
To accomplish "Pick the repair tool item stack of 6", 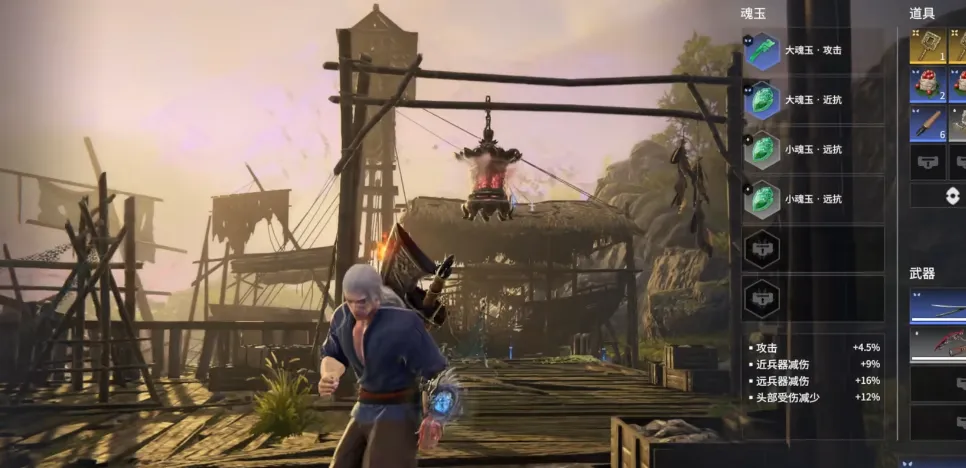I will tap(927, 123).
